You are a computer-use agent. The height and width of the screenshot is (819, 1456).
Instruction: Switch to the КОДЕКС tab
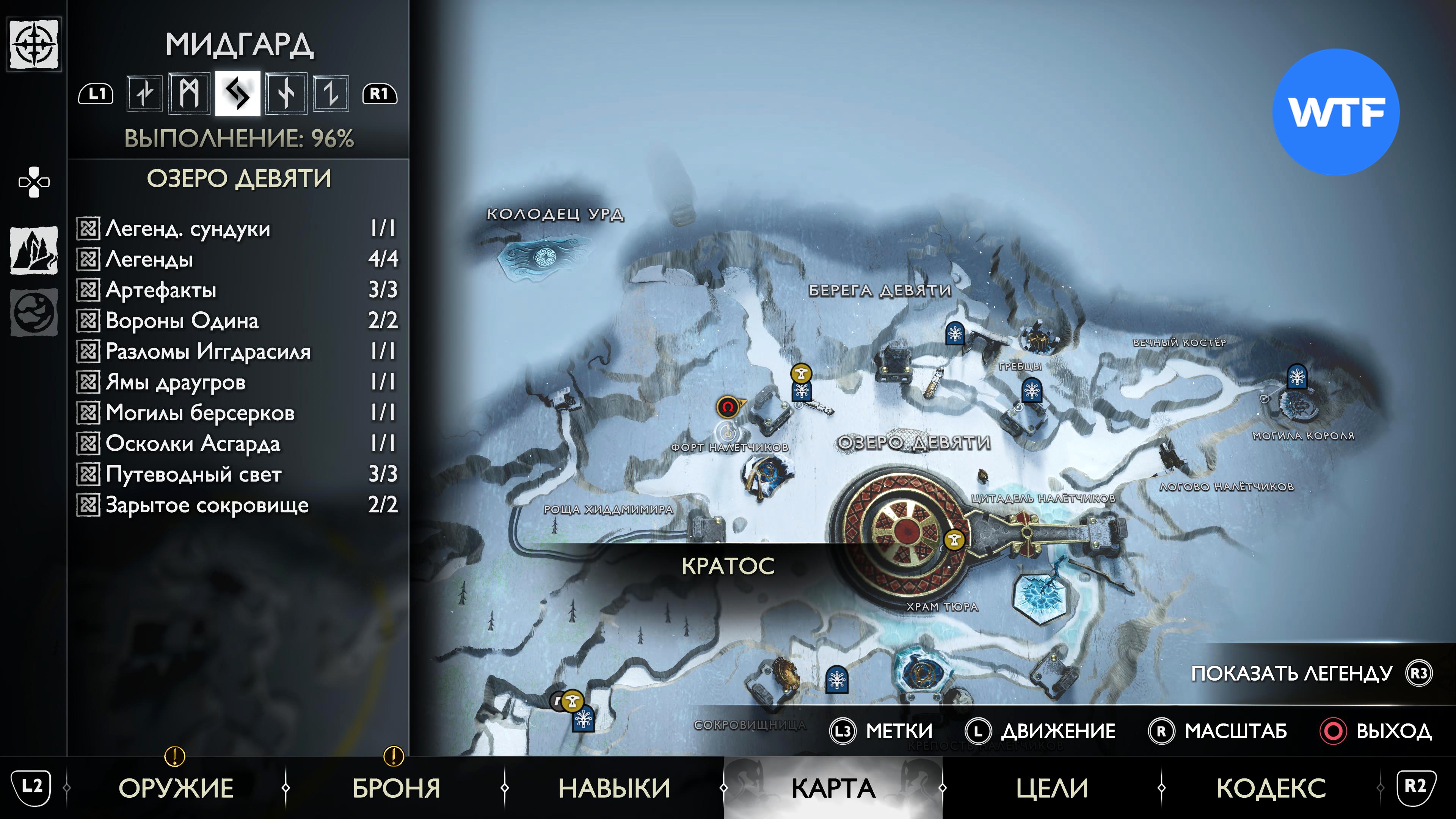[x=1271, y=788]
